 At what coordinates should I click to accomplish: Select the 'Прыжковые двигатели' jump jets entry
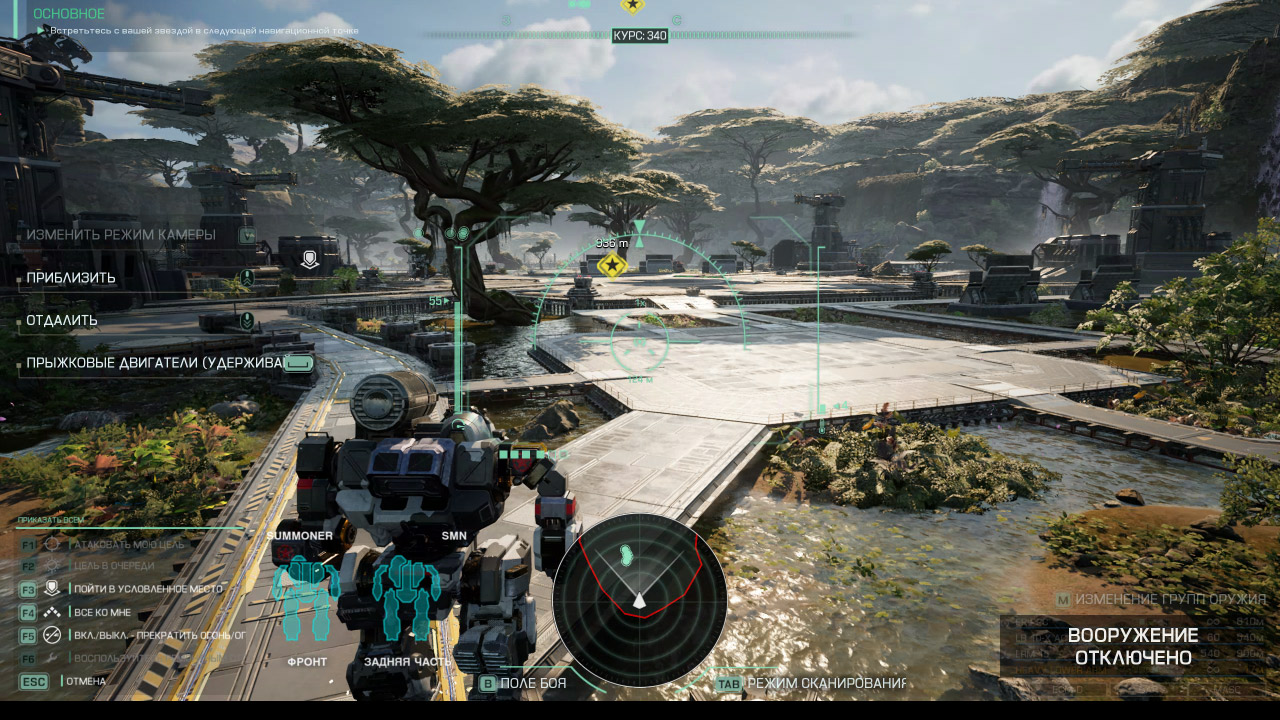coord(155,363)
